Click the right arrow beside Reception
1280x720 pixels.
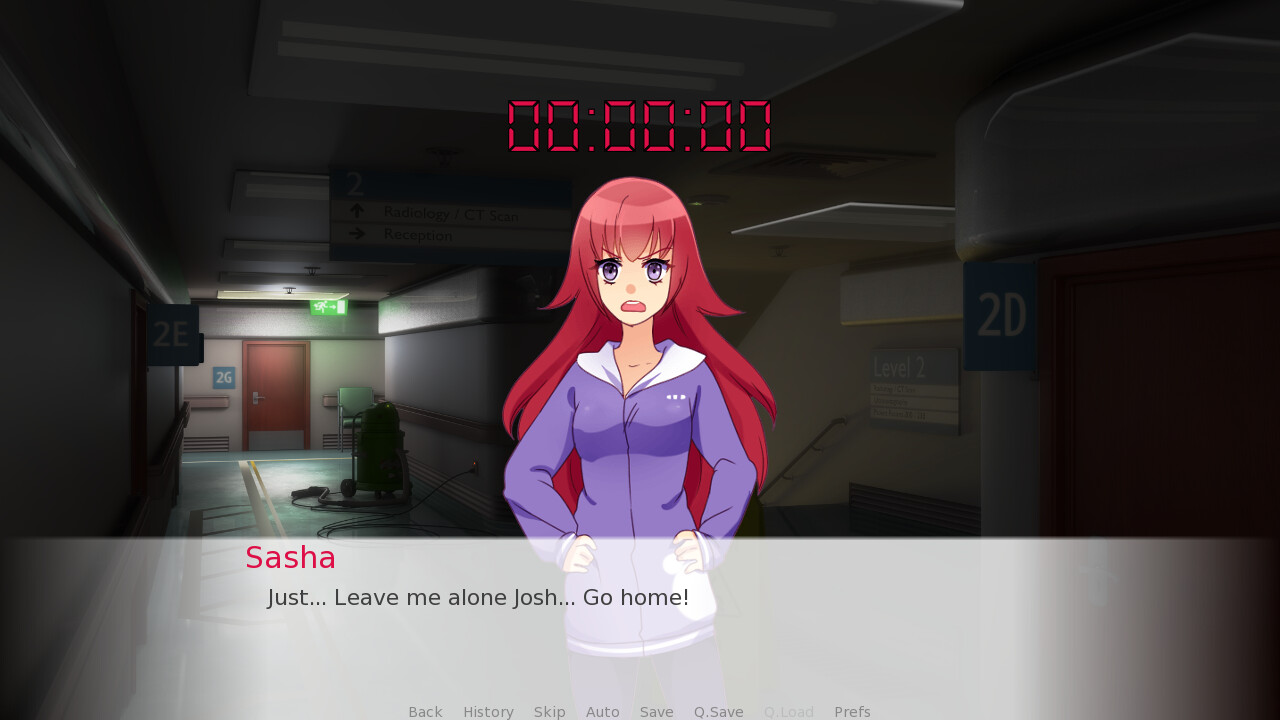tap(358, 233)
